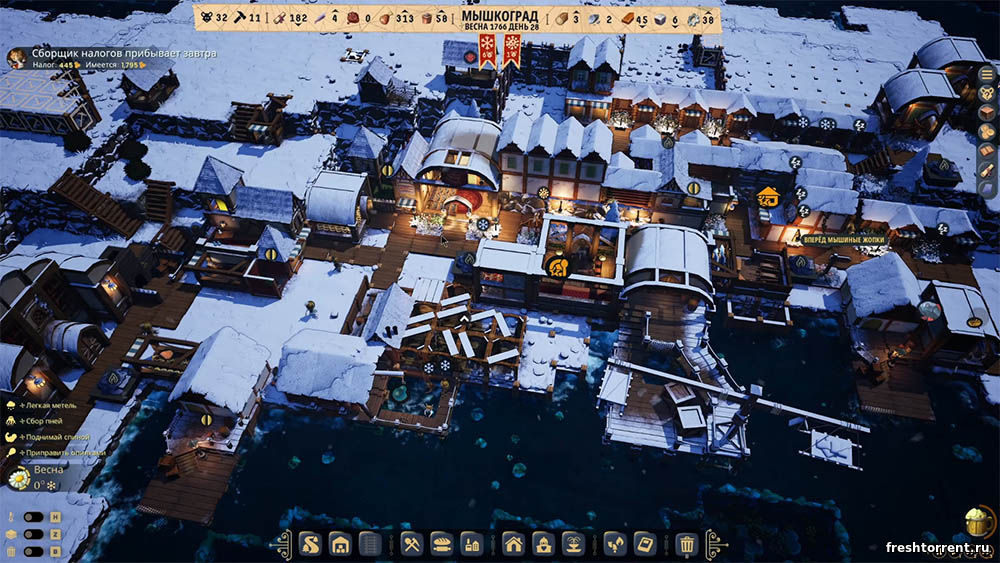
Task: Open the warehouse storage build category
Action: tap(340, 544)
